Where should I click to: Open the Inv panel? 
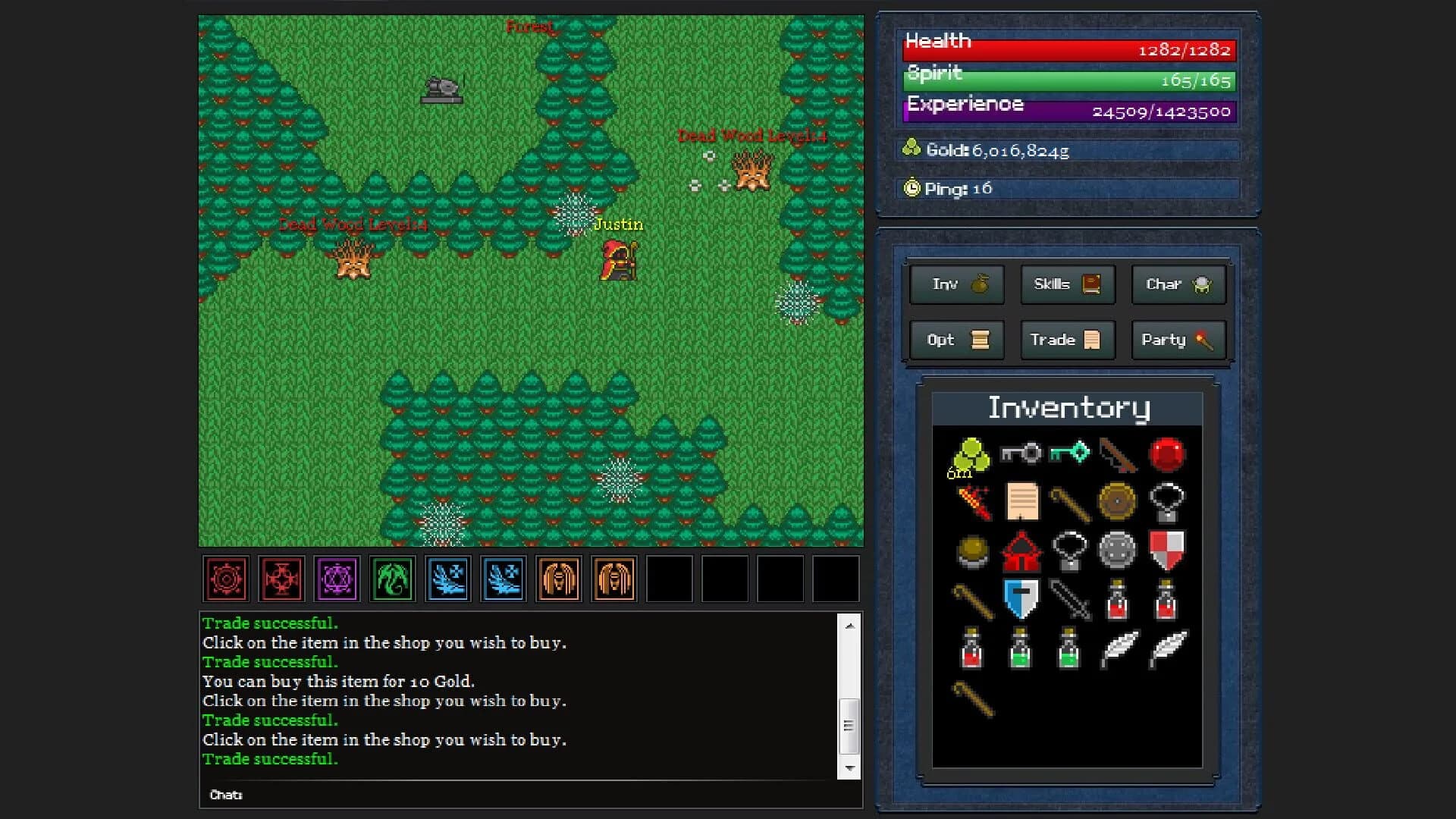pos(956,284)
